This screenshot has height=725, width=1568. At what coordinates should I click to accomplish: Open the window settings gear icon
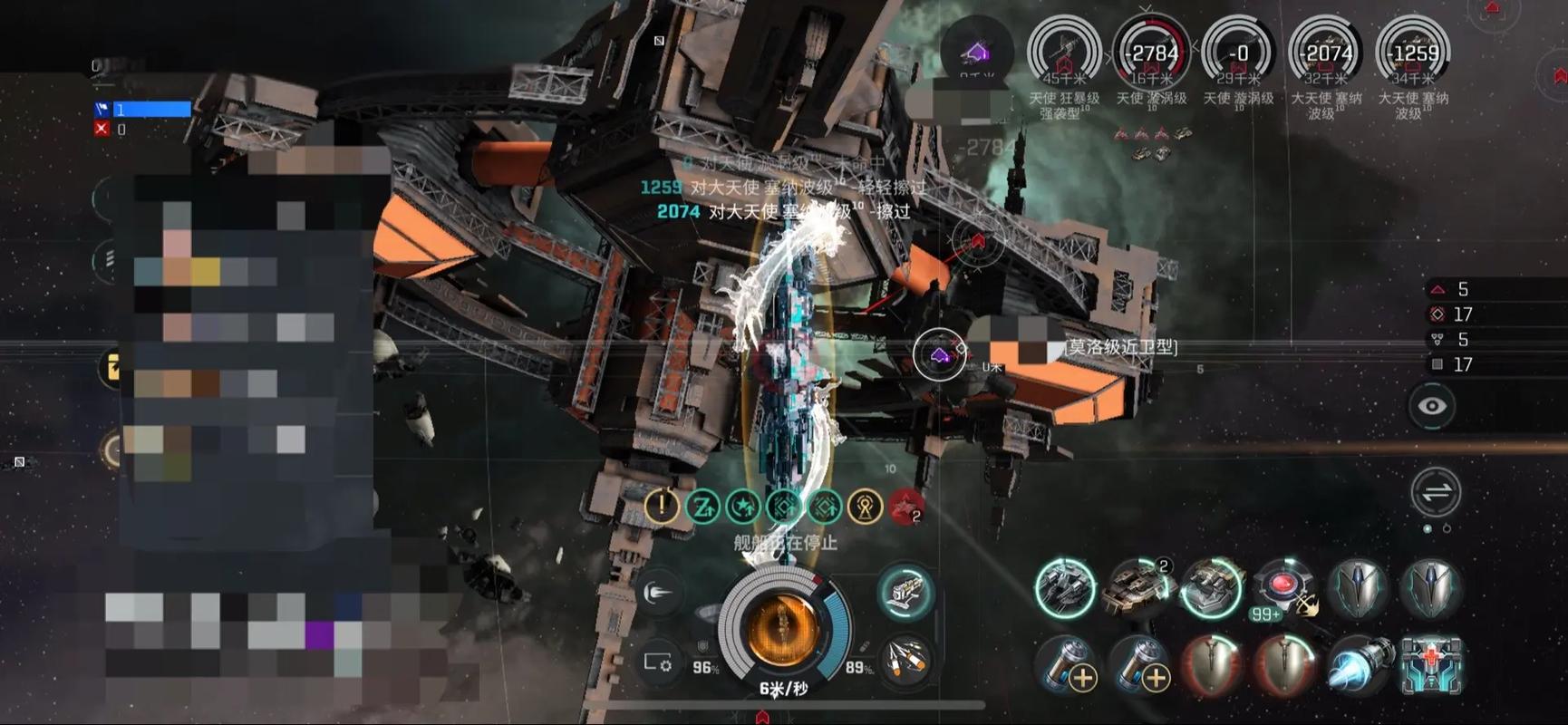(x=658, y=662)
